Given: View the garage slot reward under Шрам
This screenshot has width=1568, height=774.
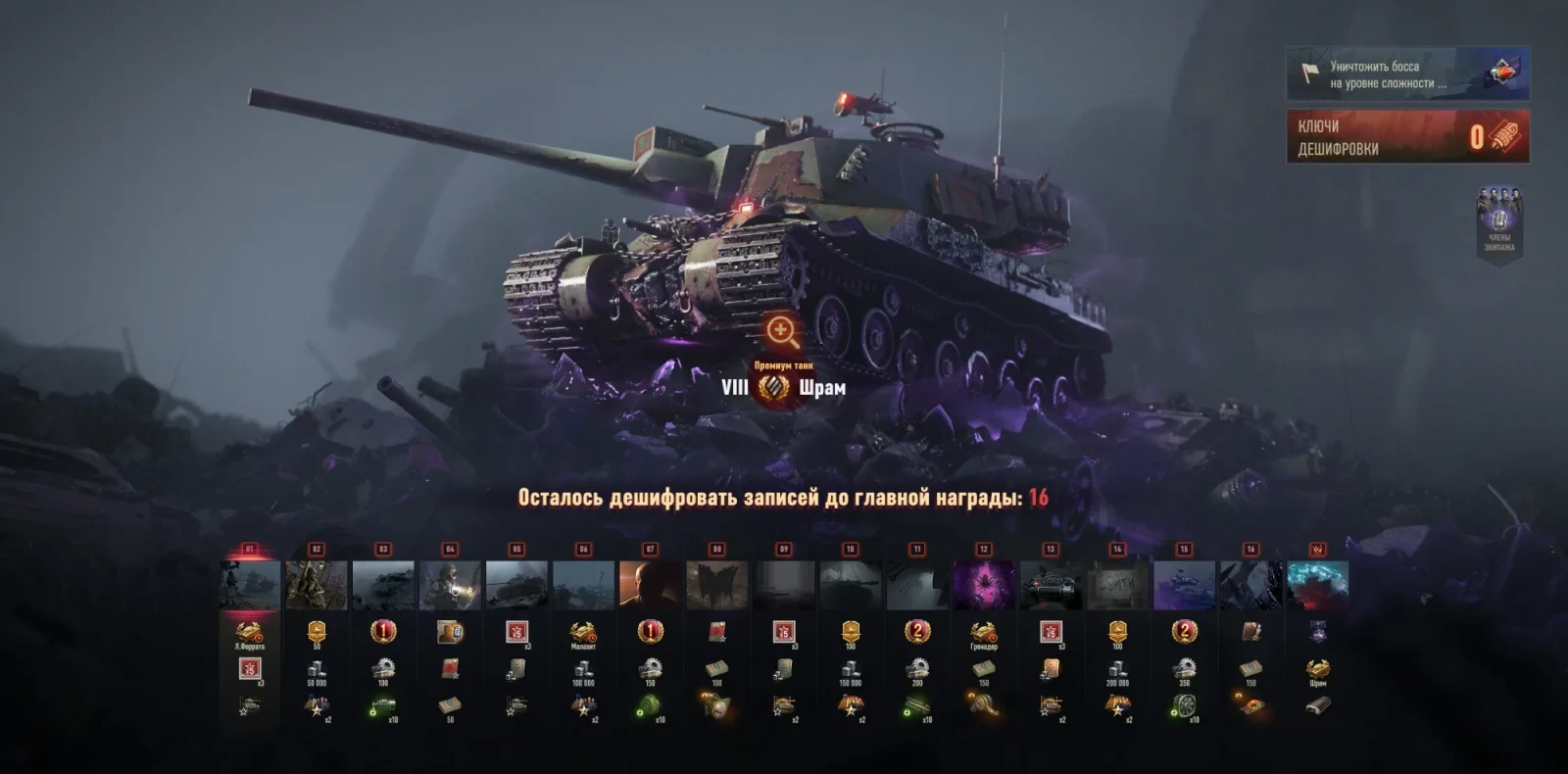Looking at the screenshot, I should pyautogui.click(x=1318, y=705).
